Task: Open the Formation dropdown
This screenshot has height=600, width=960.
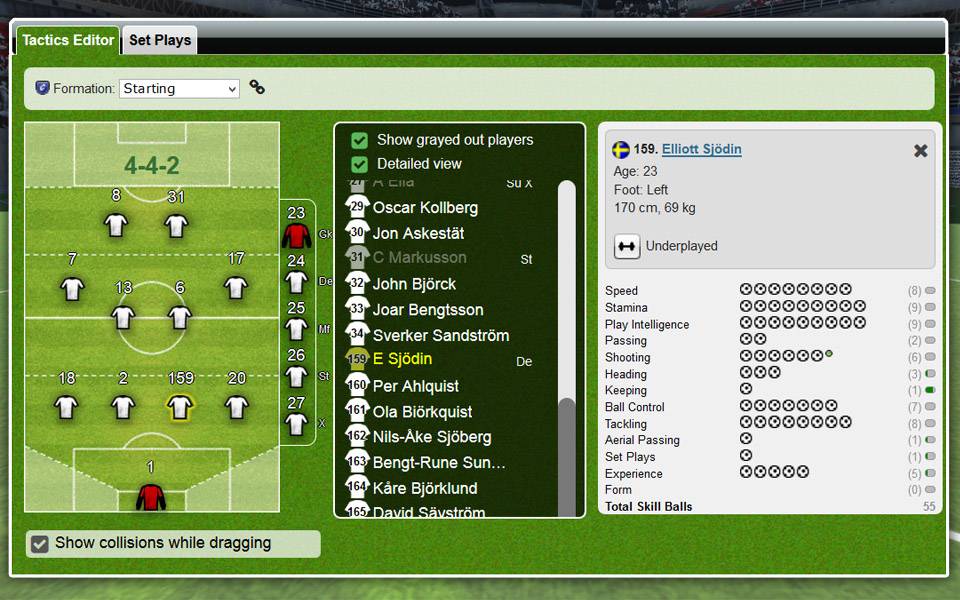Action: (x=180, y=89)
